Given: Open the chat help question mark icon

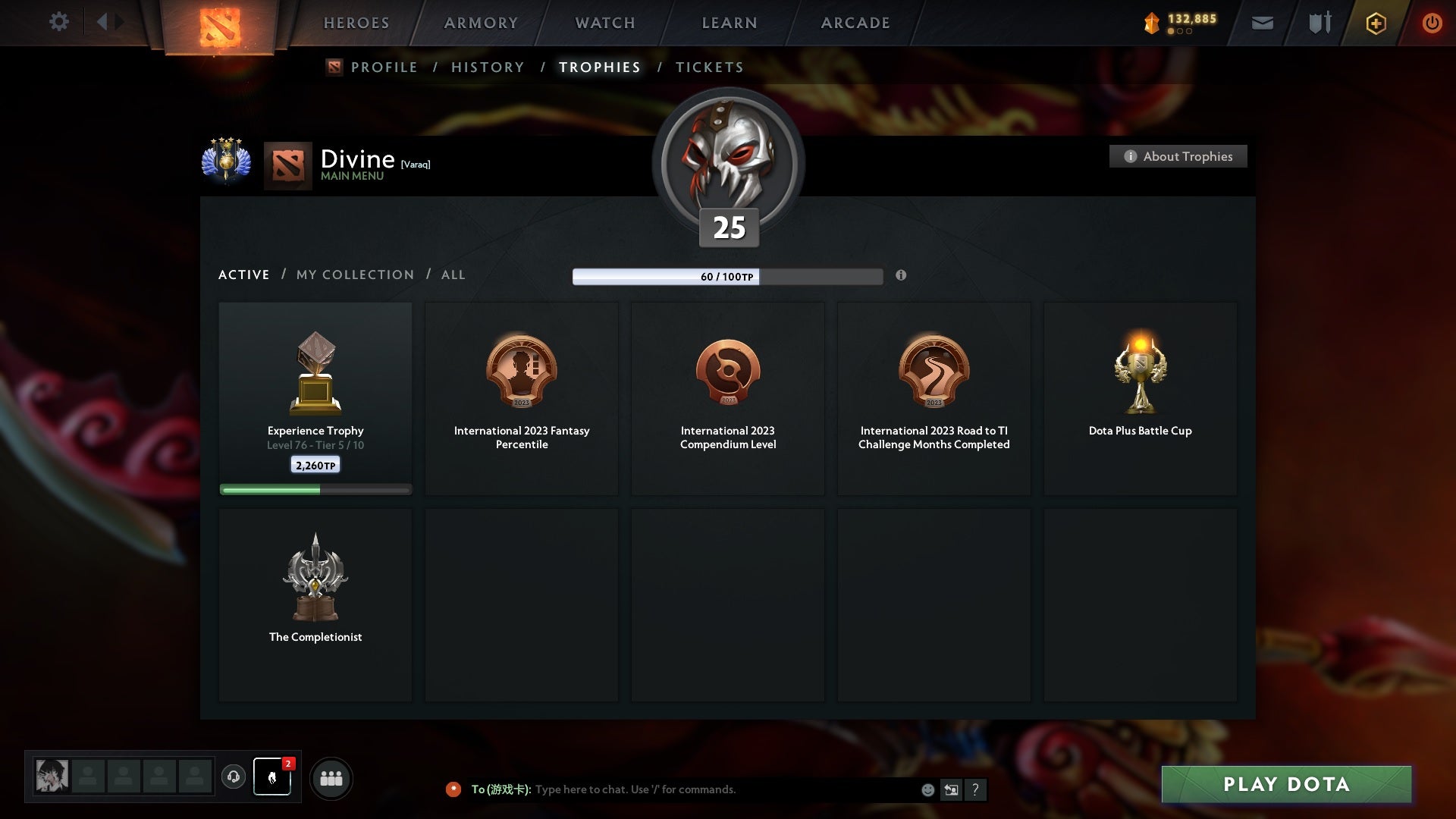Looking at the screenshot, I should click(976, 789).
